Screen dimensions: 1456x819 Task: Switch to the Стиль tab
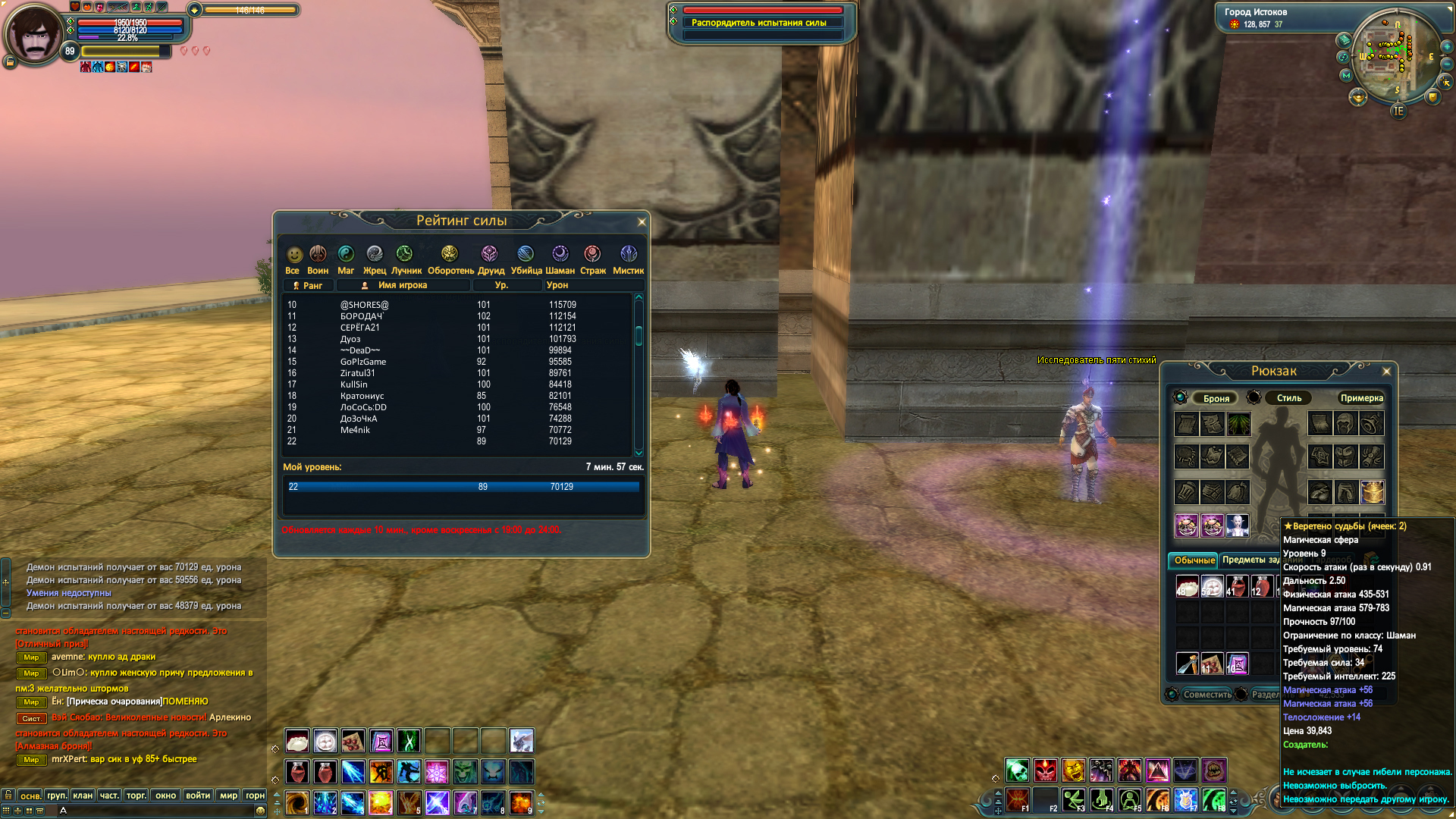pyautogui.click(x=1288, y=398)
